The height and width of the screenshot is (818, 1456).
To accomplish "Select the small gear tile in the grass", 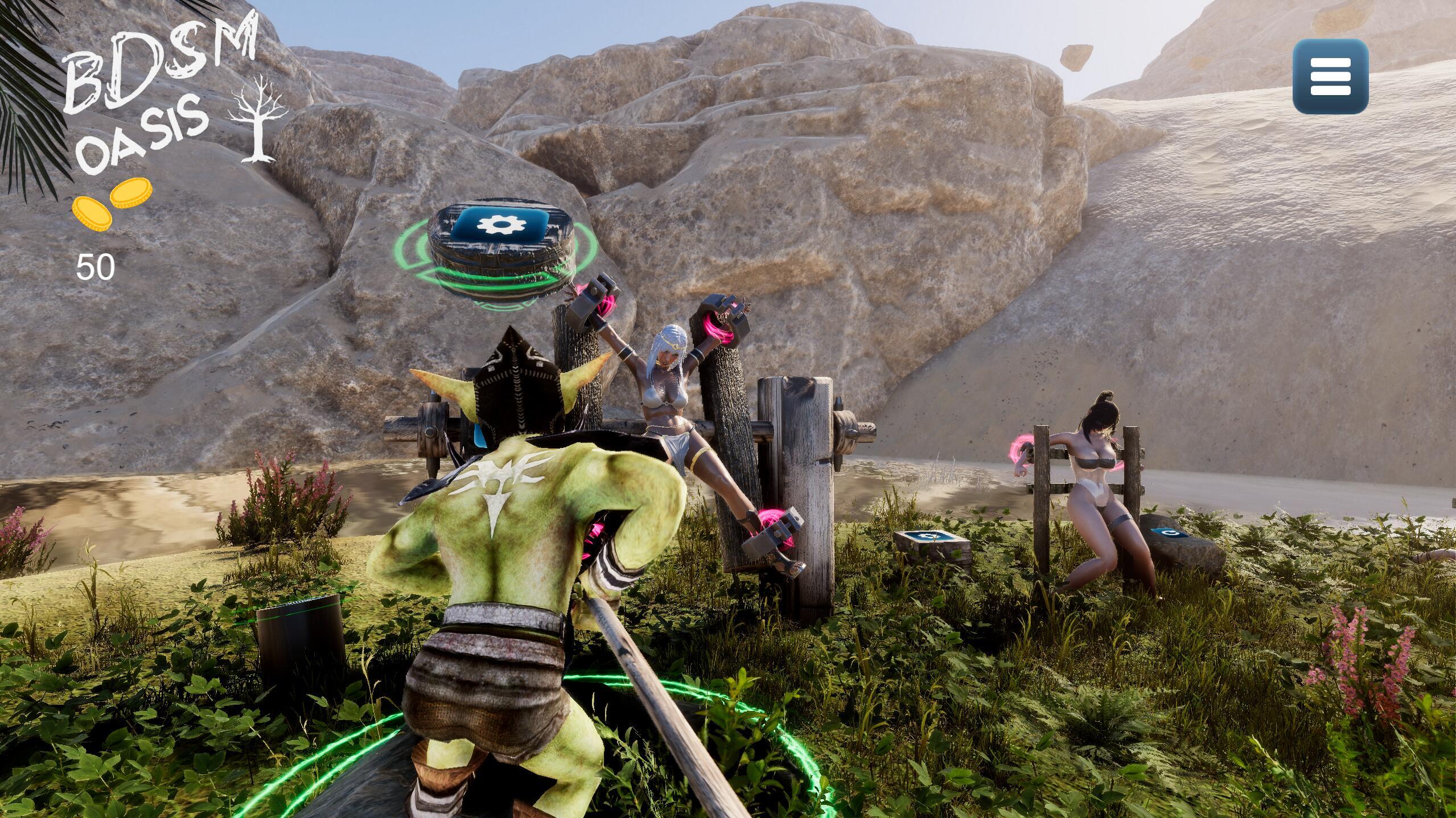I will 931,537.
